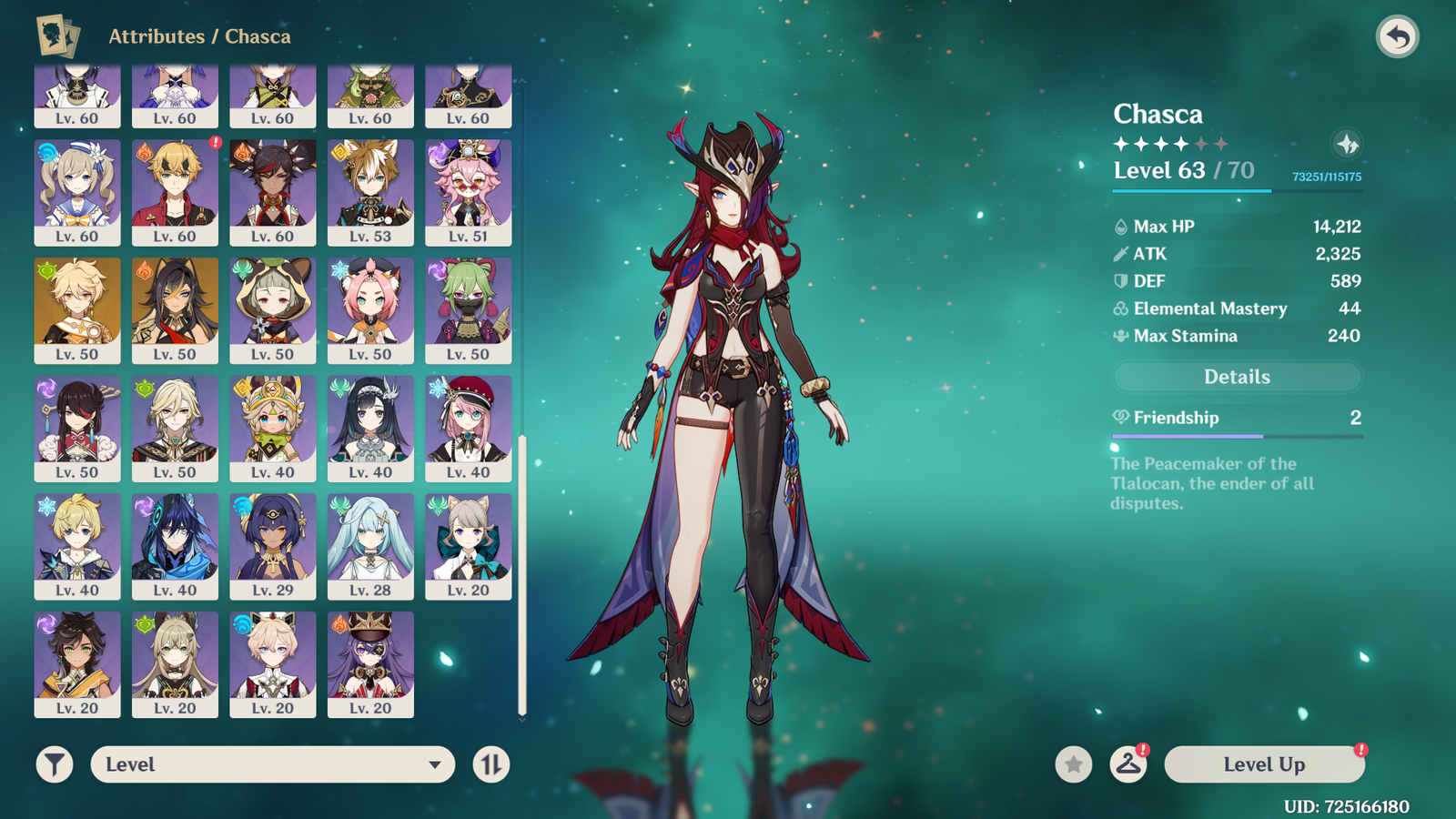Pick the Lv. 28 teal-haired character

pos(370,546)
